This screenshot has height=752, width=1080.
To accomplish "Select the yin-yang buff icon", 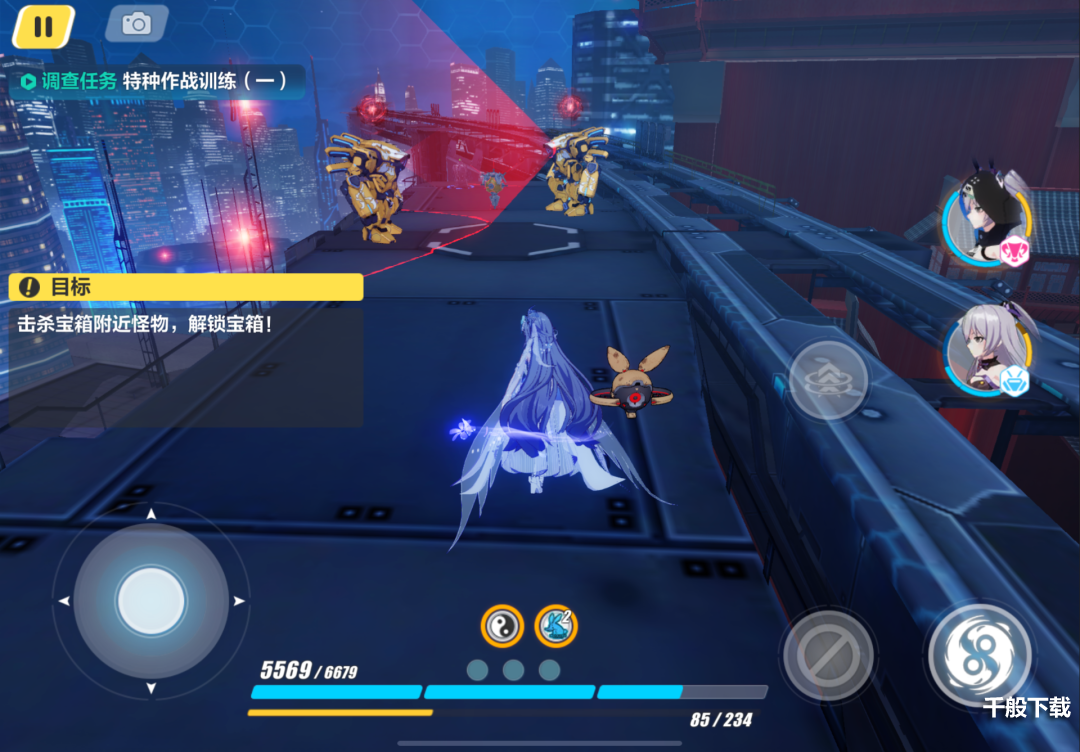I will pos(502,627).
